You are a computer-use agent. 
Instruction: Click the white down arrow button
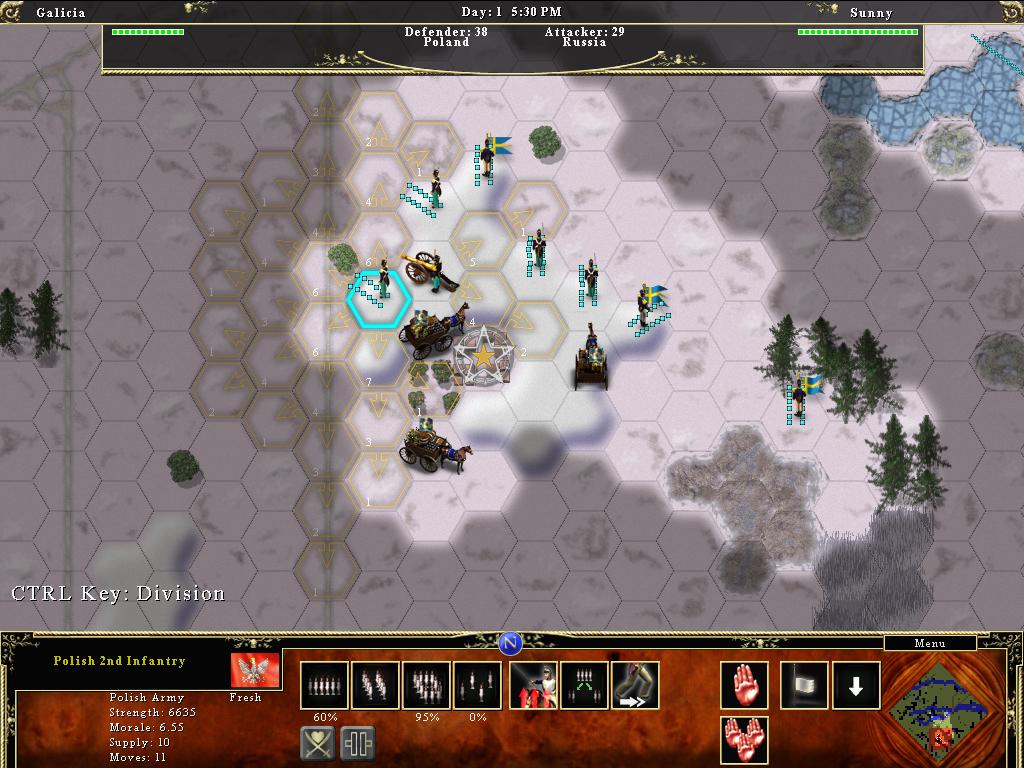[856, 685]
